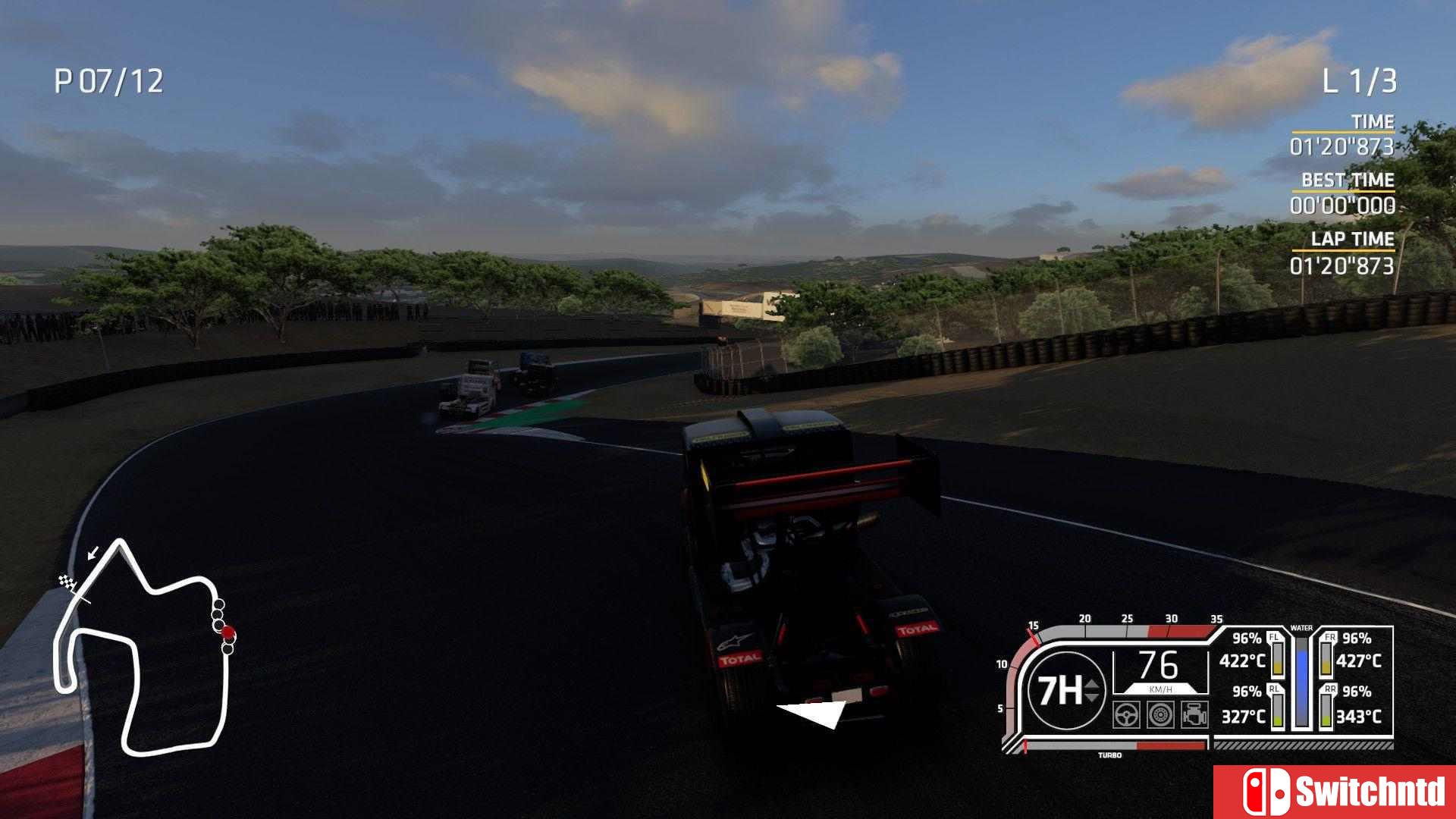Screen dimensions: 1456x819
Task: Toggle the gear-up arrow next to 7H
Action: [1091, 686]
